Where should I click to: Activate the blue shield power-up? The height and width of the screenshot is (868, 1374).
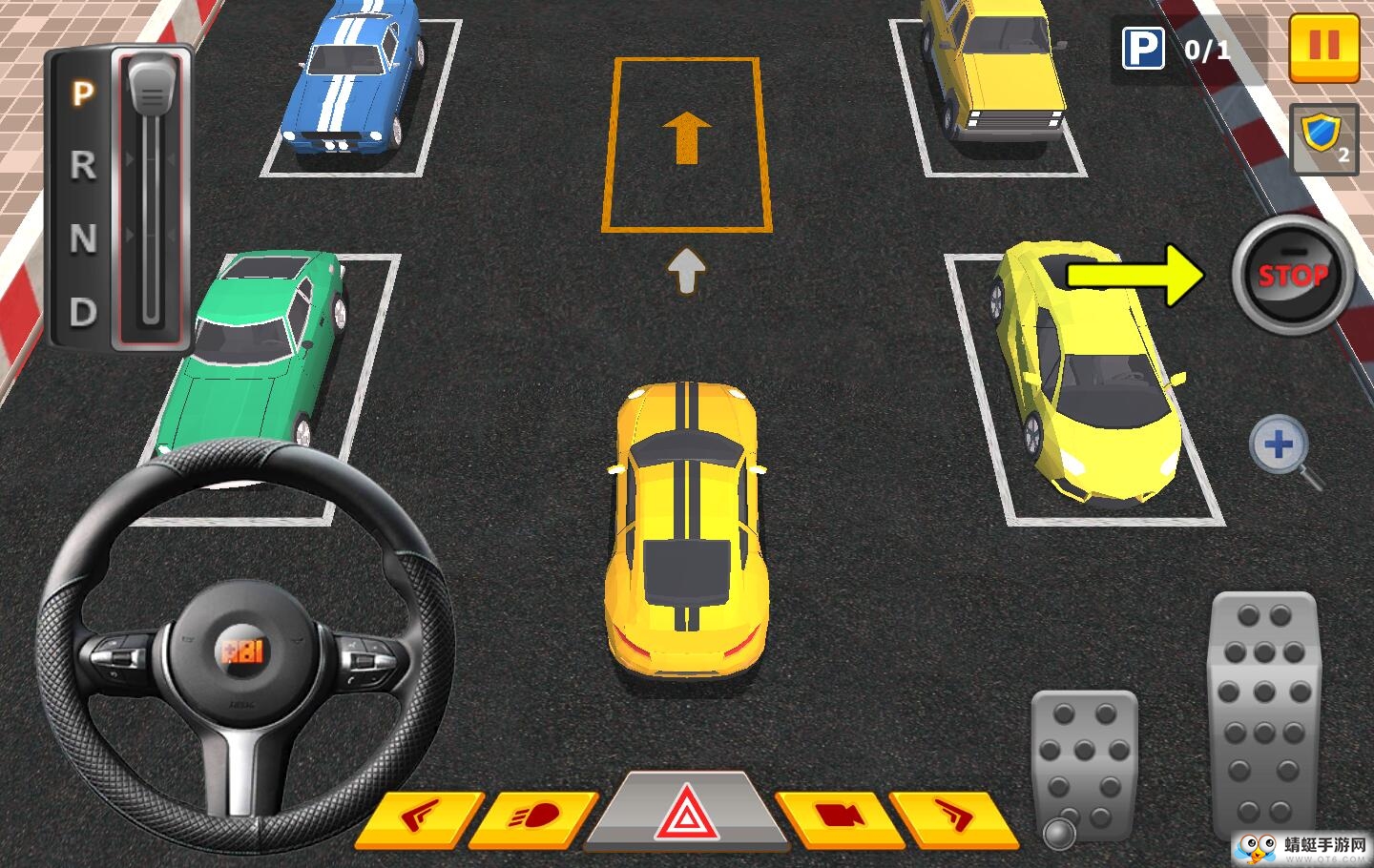coord(1322,138)
